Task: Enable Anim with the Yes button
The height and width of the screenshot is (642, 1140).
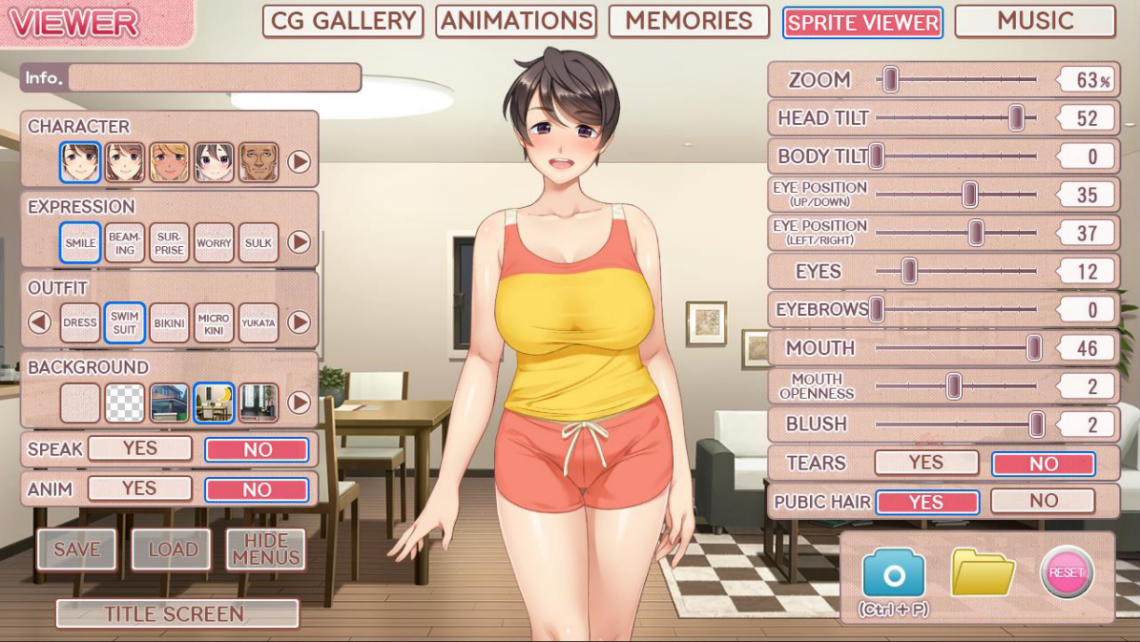Action: coord(140,489)
